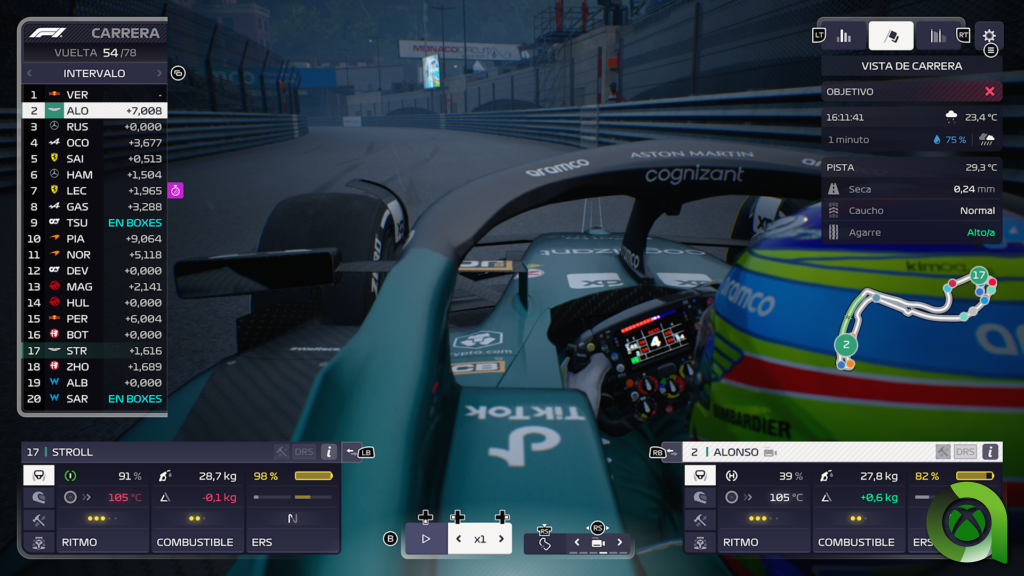Open the settings gear menu
Image resolution: width=1024 pixels, height=576 pixels.
click(x=989, y=36)
